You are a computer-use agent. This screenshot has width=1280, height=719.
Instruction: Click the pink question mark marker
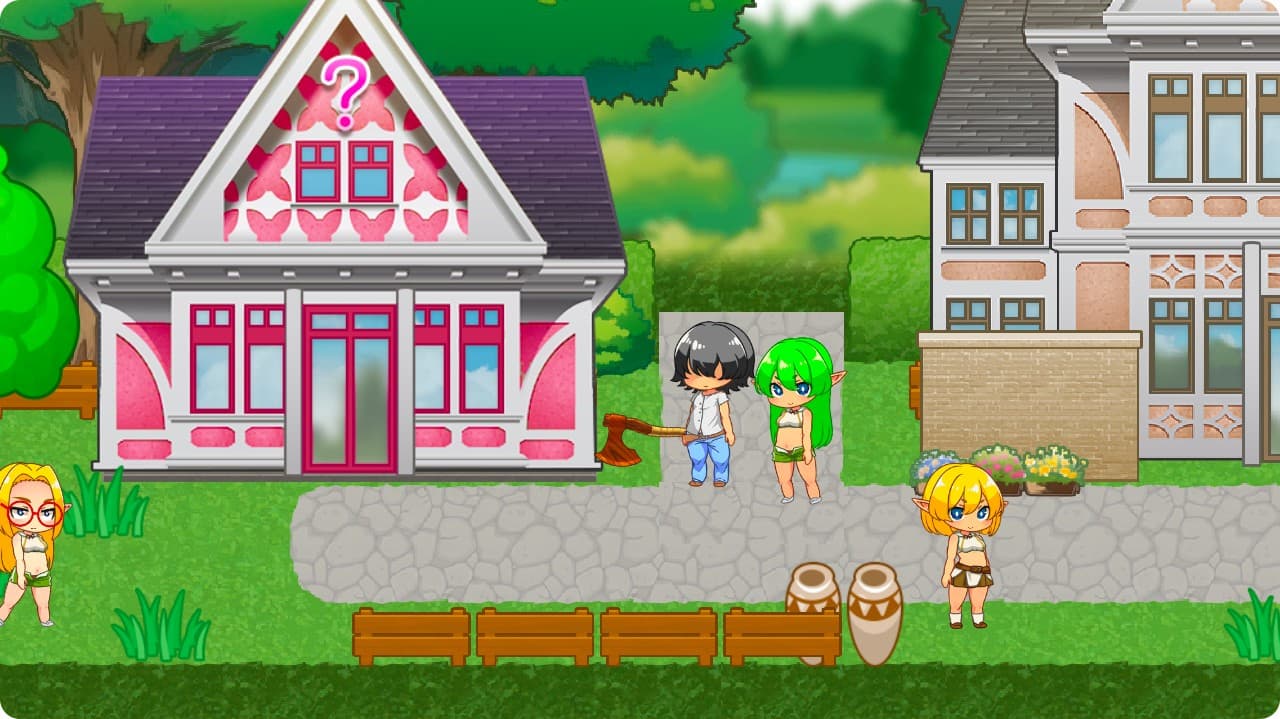click(x=345, y=91)
